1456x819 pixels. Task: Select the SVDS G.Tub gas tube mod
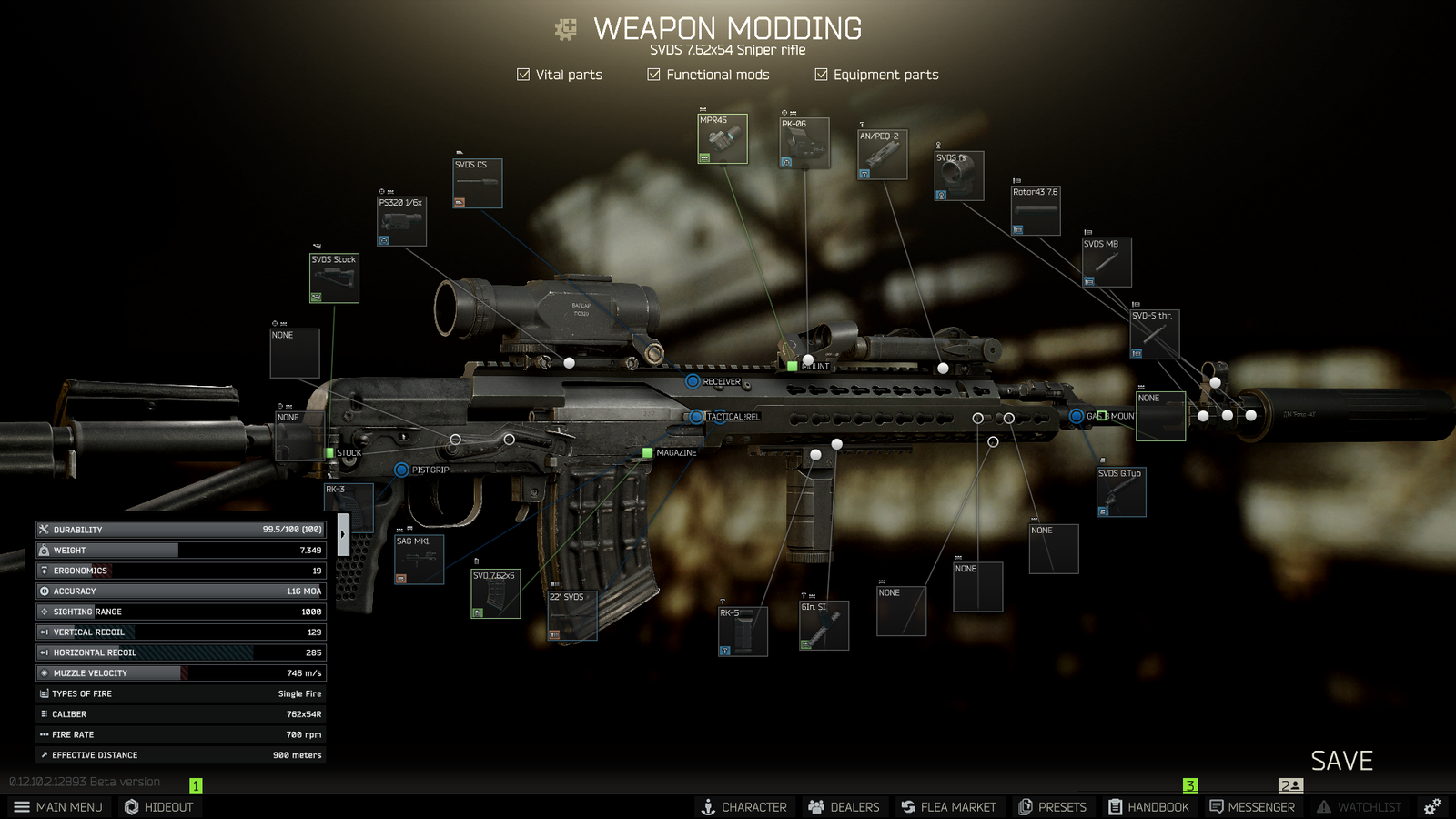1120,491
